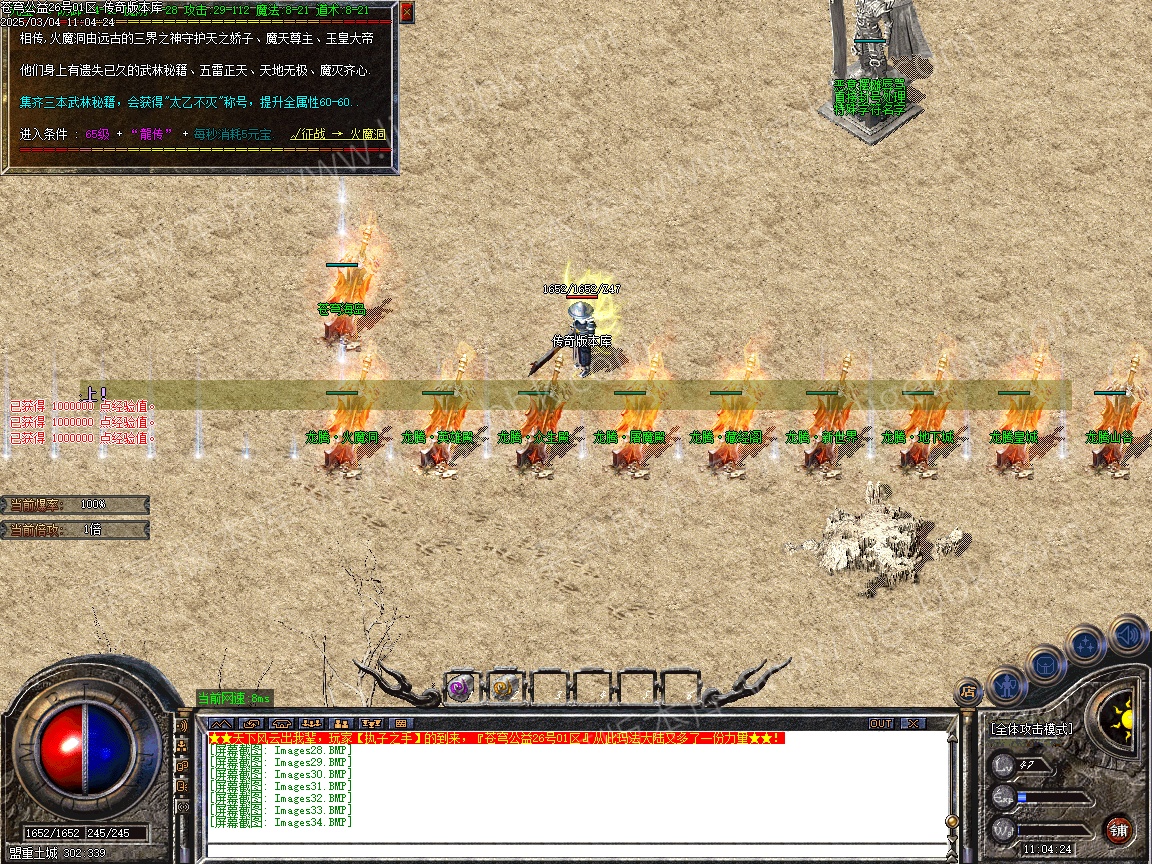Toggle sound with the speaker button
The height and width of the screenshot is (864, 1152).
[1127, 634]
